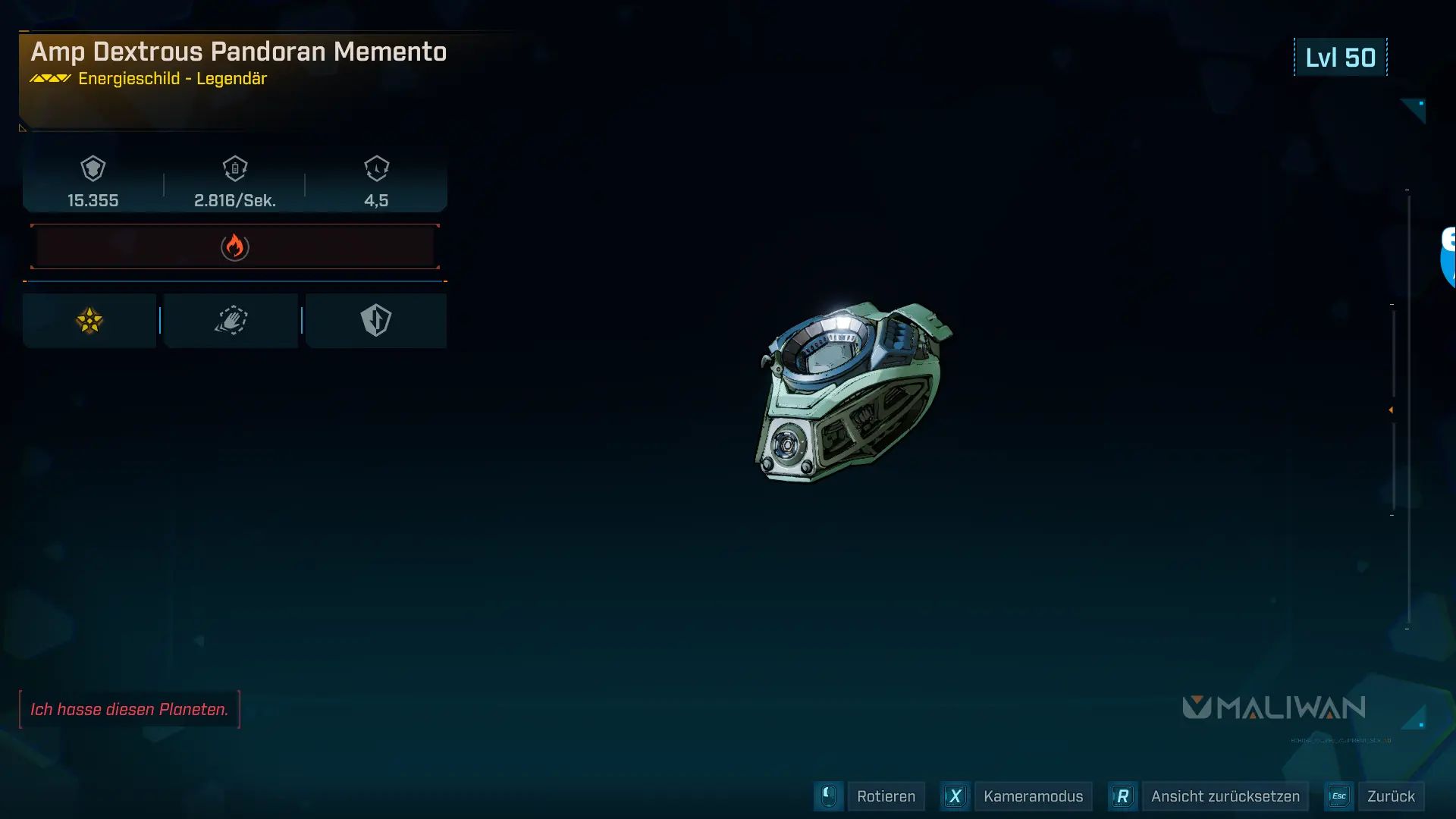
Task: Click the mouse icon next to Rotieren
Action: [x=828, y=796]
